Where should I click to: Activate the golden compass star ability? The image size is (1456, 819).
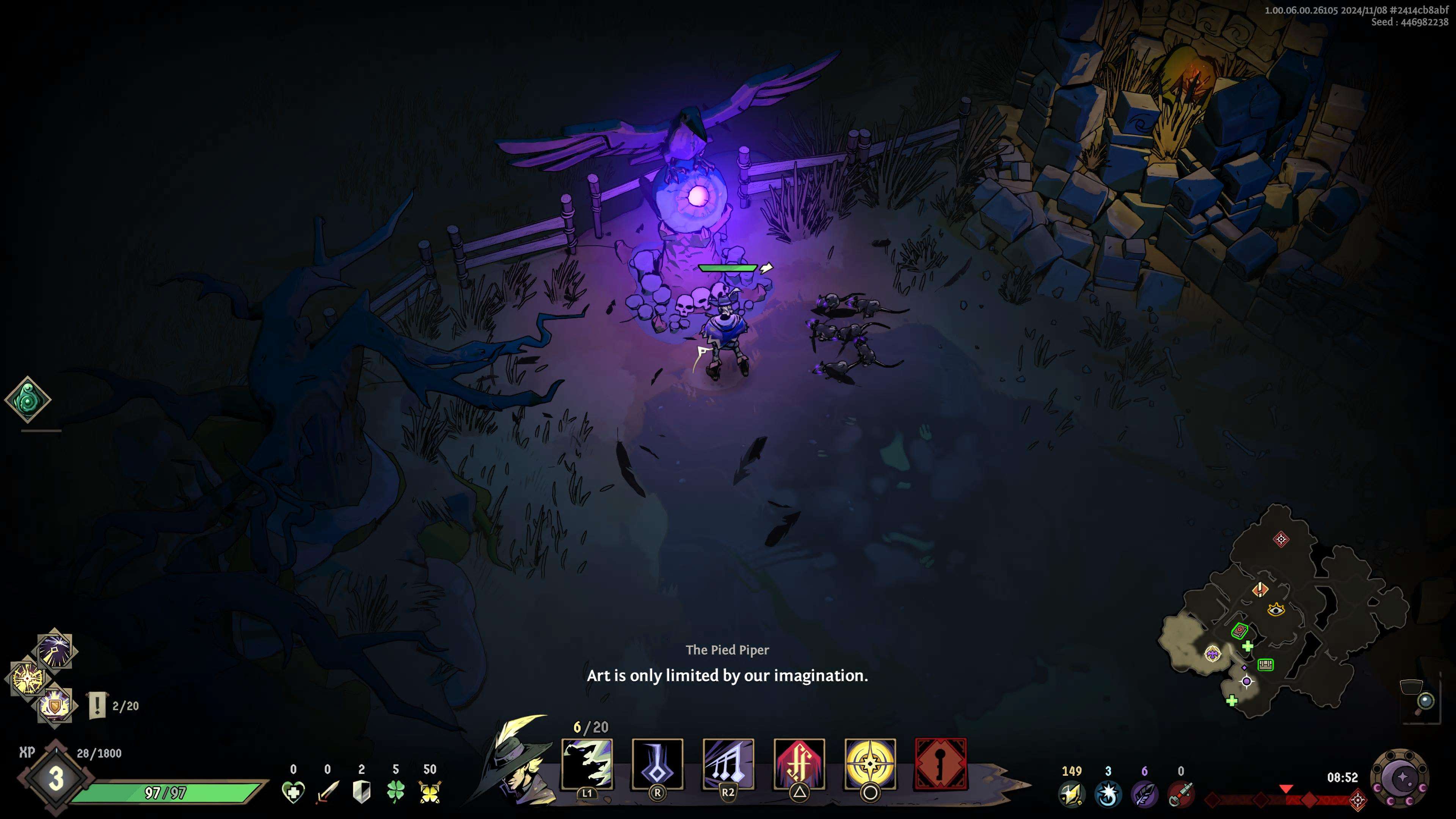click(x=870, y=764)
